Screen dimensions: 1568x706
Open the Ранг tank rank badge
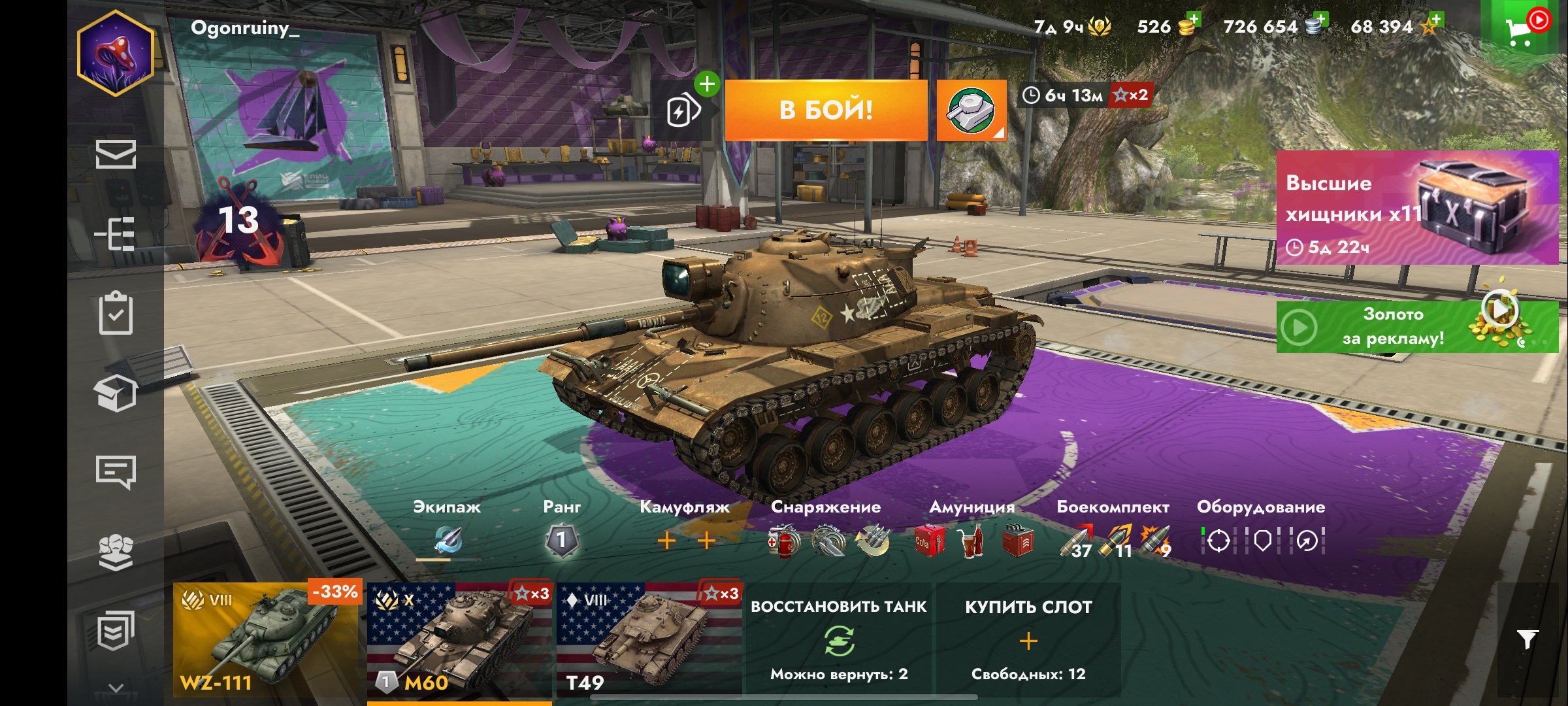(561, 541)
